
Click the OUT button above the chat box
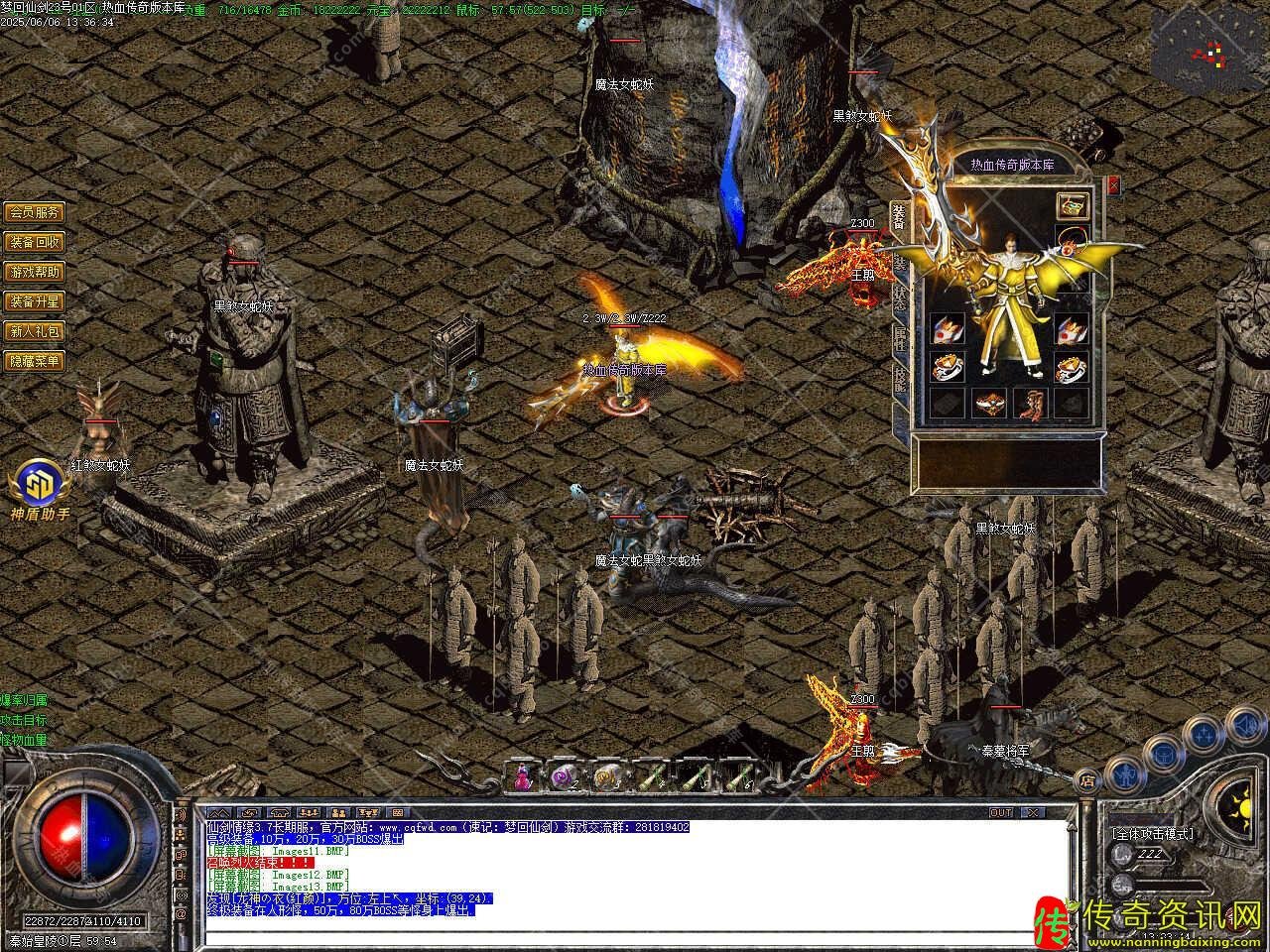click(x=1001, y=812)
